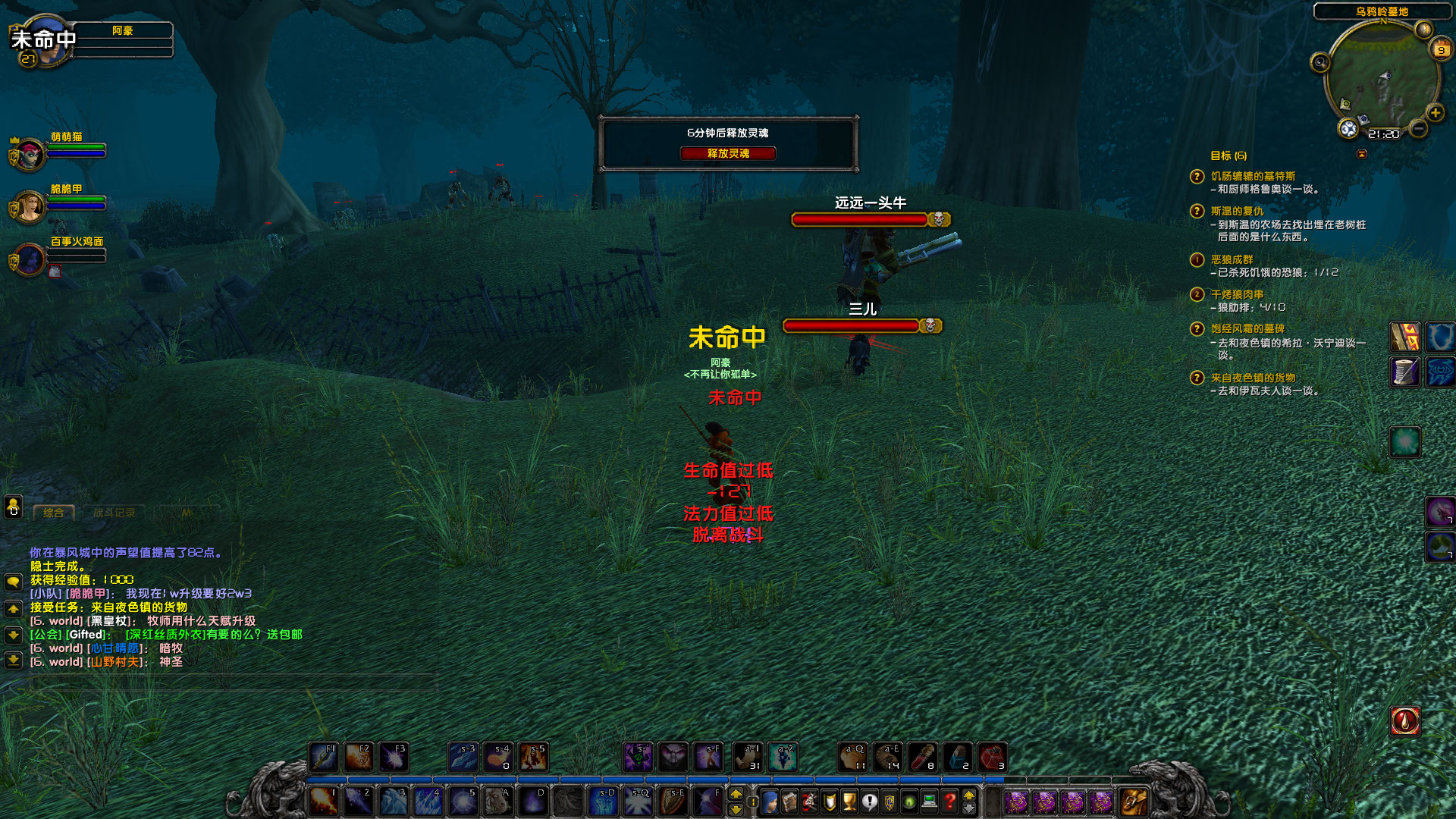Open the achievements trophy icon

pos(849,800)
